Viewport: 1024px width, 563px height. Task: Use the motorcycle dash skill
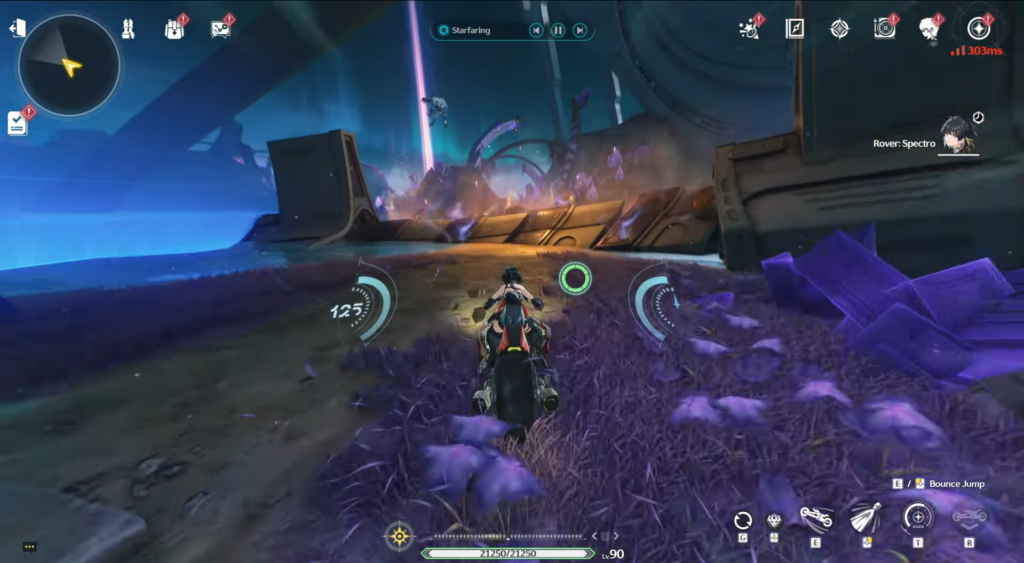[x=816, y=518]
